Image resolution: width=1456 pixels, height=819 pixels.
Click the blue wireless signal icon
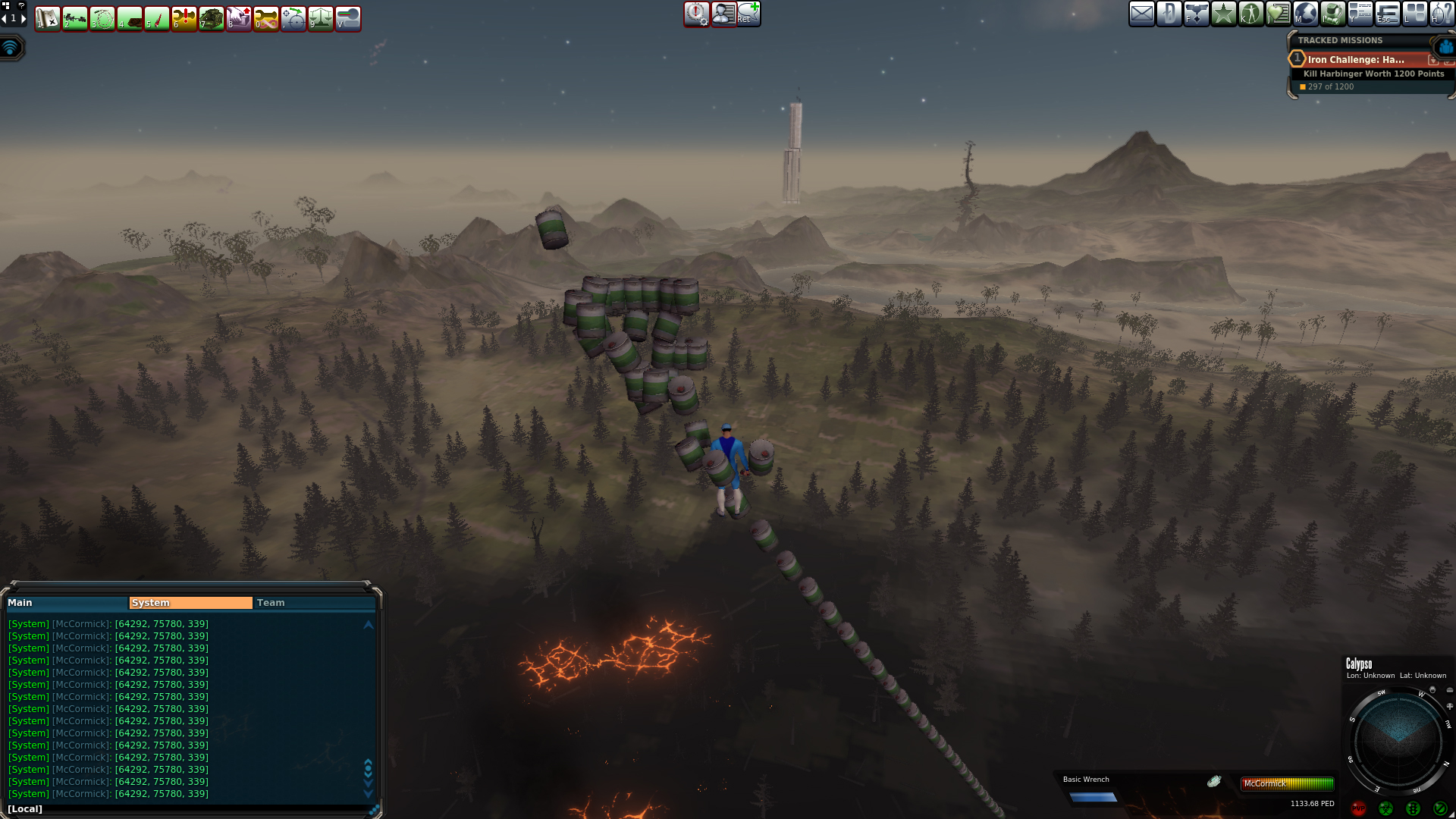[11, 48]
